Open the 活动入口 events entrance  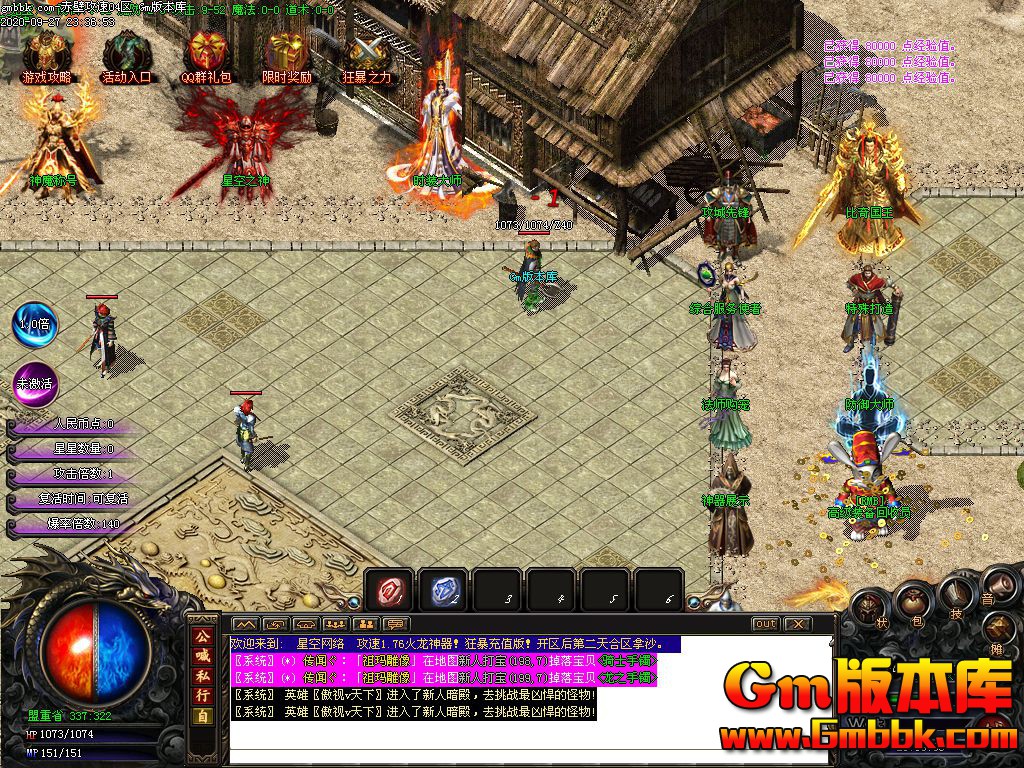pos(127,53)
